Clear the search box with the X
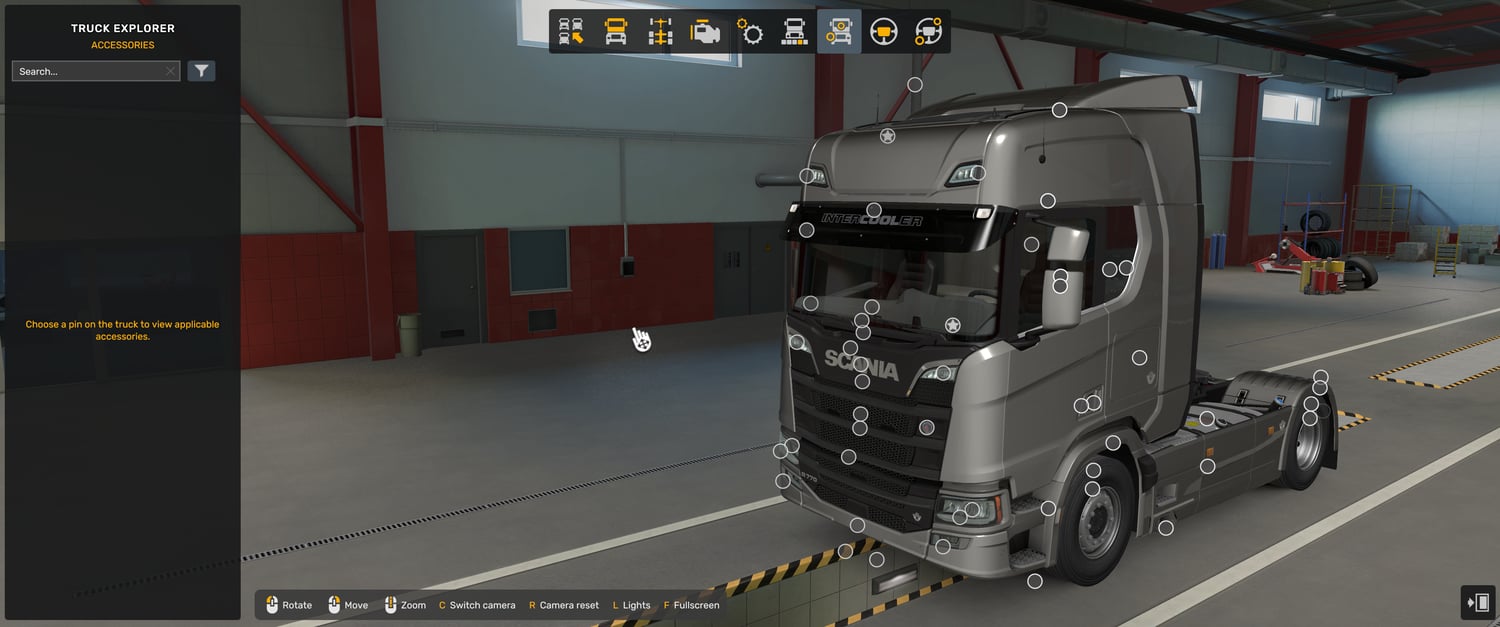1500x627 pixels. click(x=170, y=71)
